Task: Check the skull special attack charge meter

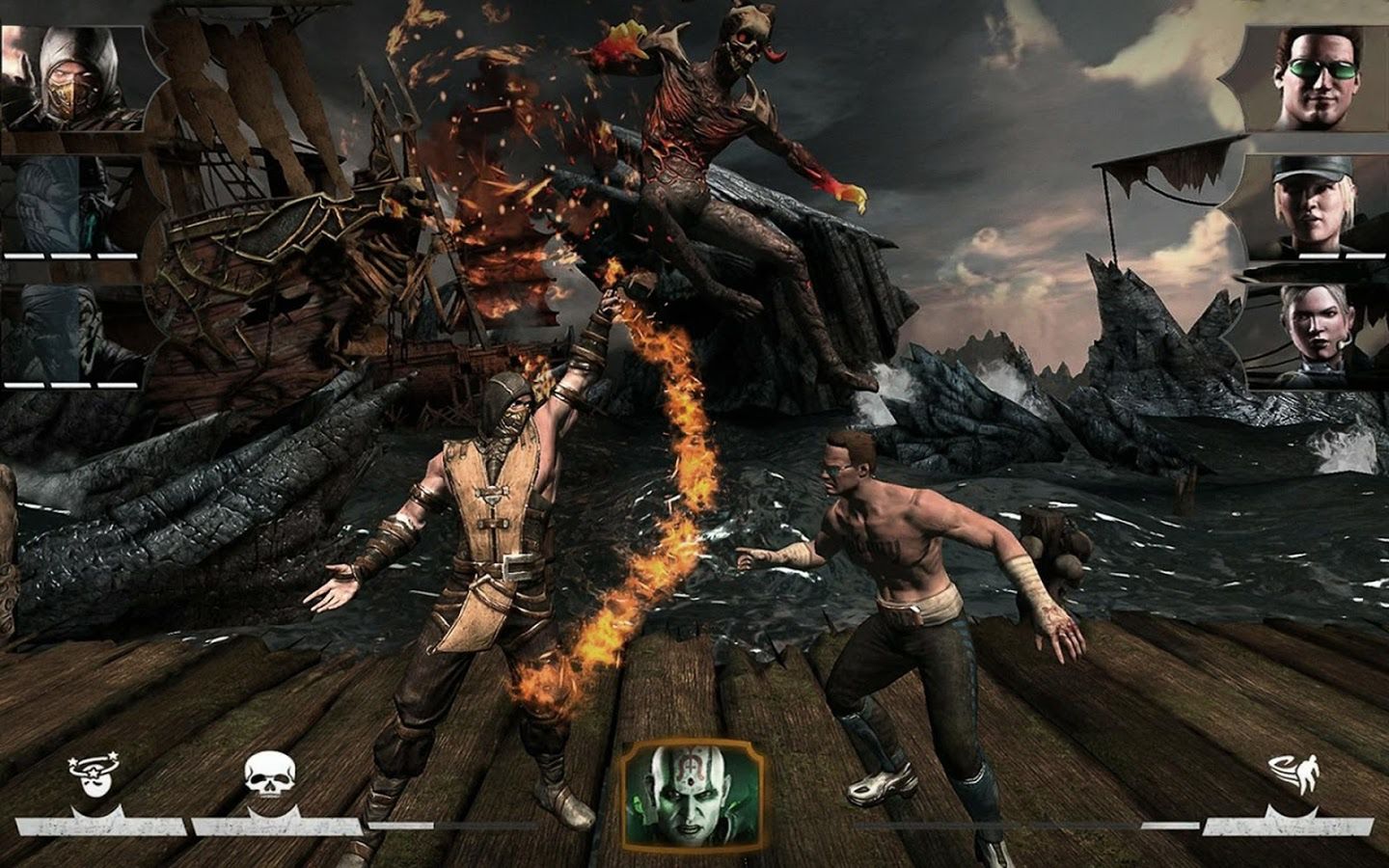Action: [x=275, y=825]
